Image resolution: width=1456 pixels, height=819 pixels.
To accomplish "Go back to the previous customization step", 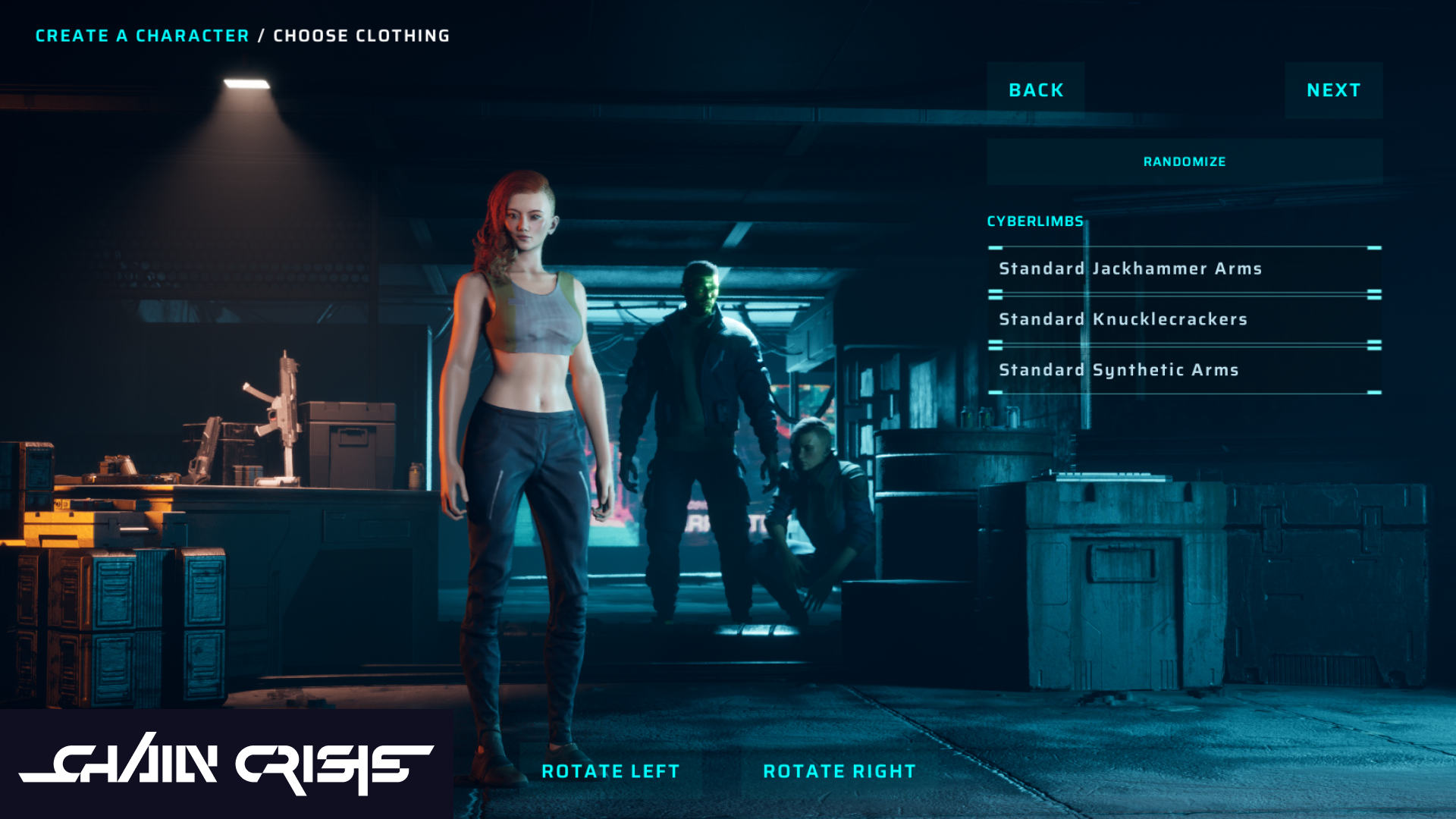I will (1036, 90).
